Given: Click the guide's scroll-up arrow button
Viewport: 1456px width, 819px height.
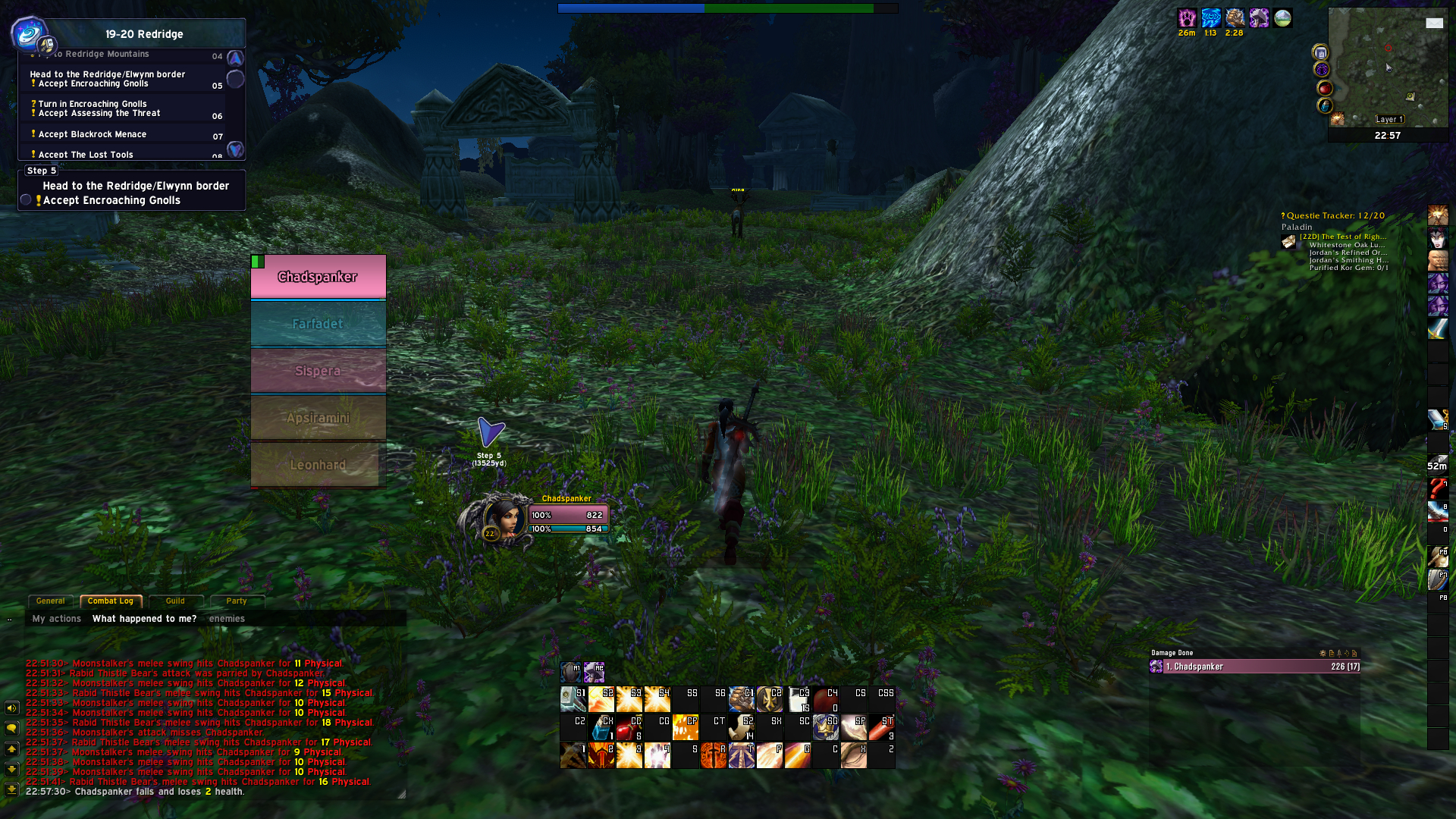Looking at the screenshot, I should click(x=235, y=58).
